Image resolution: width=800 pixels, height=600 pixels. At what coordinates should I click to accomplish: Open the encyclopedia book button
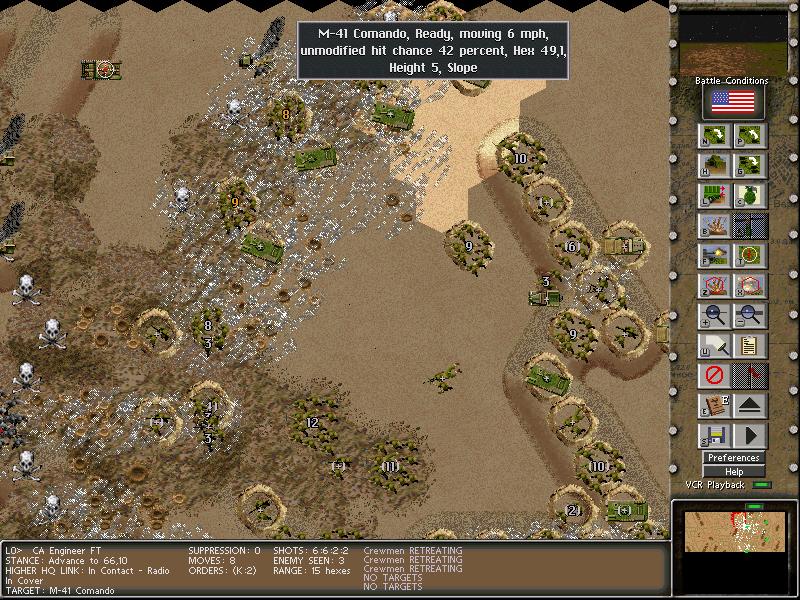coord(714,407)
